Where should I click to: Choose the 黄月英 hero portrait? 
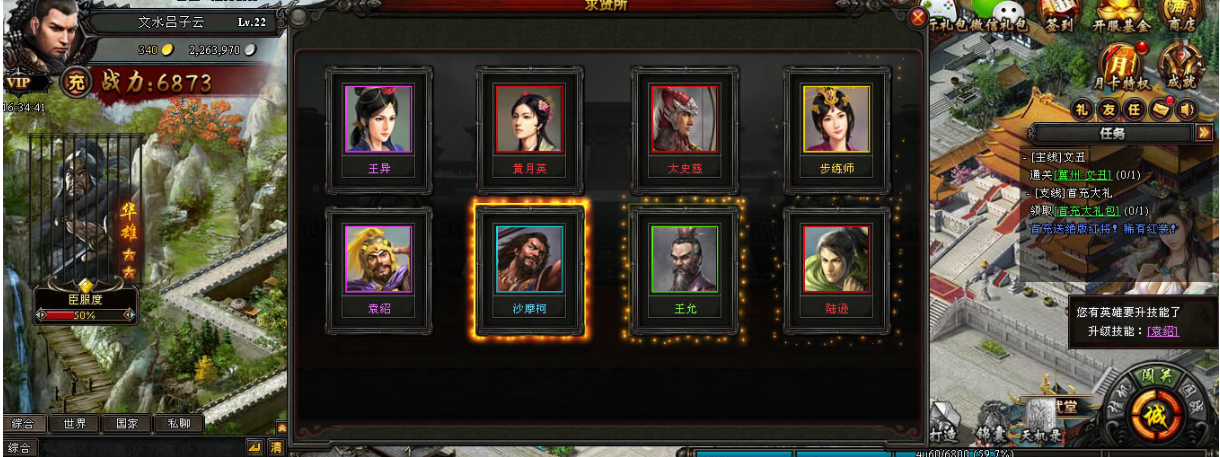click(529, 129)
